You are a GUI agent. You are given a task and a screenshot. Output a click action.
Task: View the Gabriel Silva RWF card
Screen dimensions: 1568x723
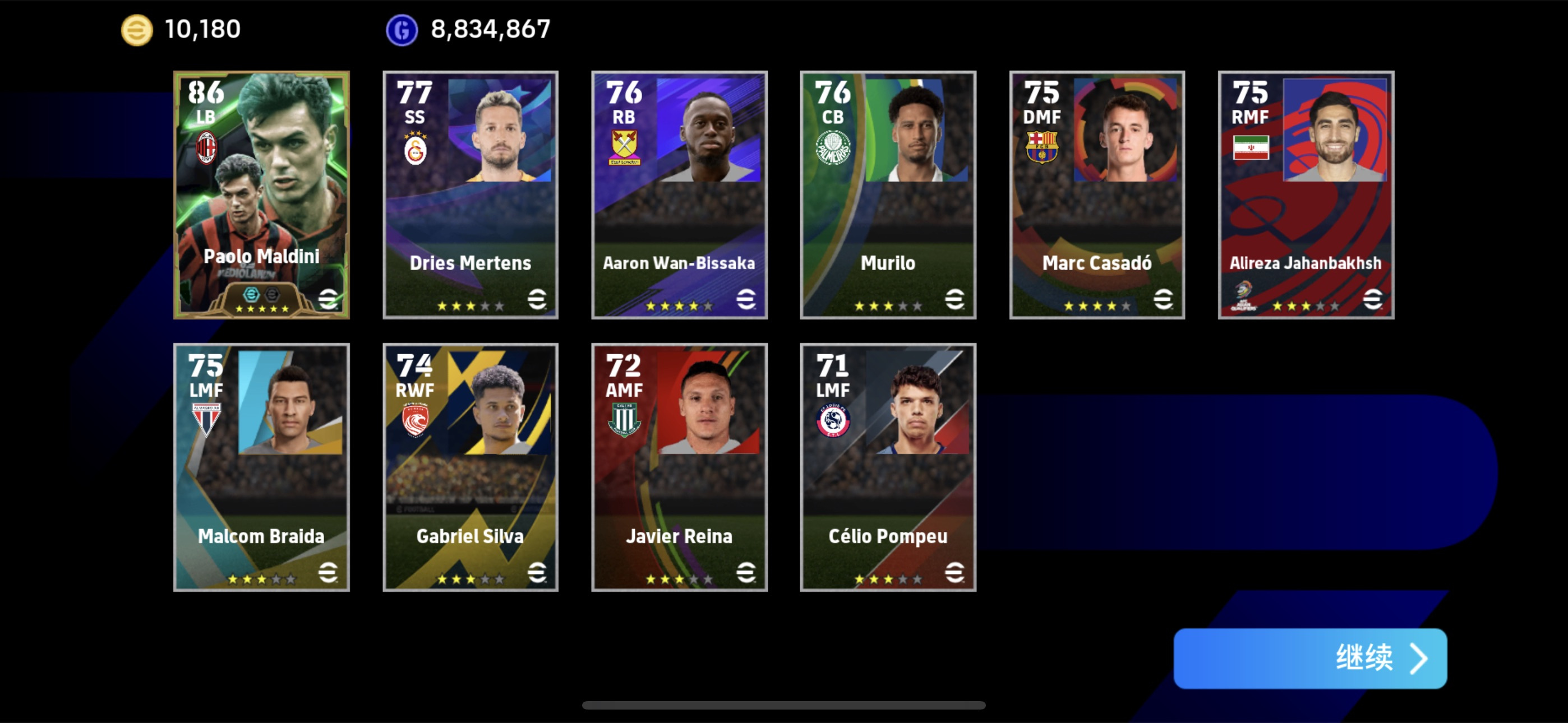pyautogui.click(x=470, y=467)
